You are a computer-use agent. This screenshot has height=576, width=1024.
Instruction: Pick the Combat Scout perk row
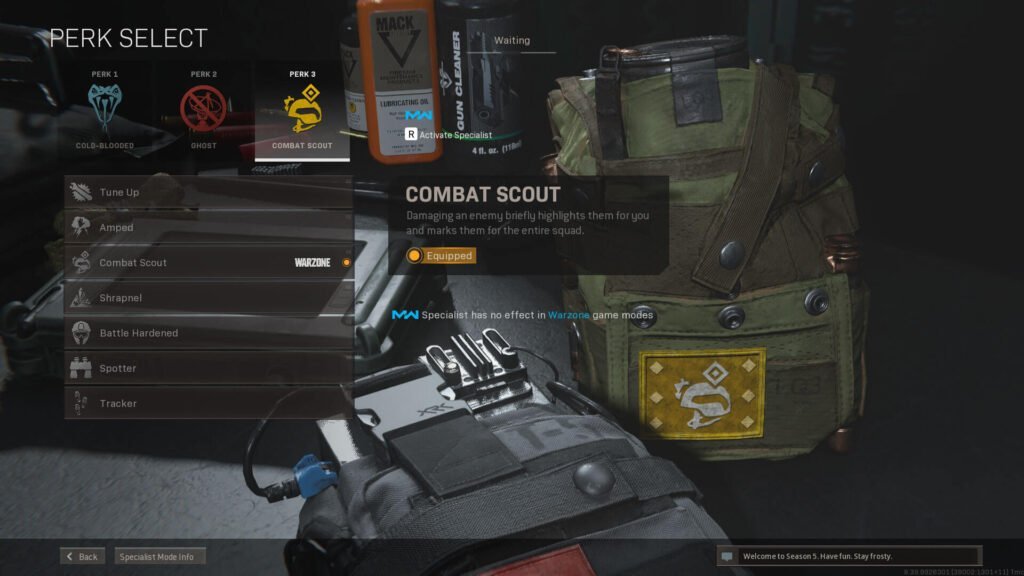point(208,262)
